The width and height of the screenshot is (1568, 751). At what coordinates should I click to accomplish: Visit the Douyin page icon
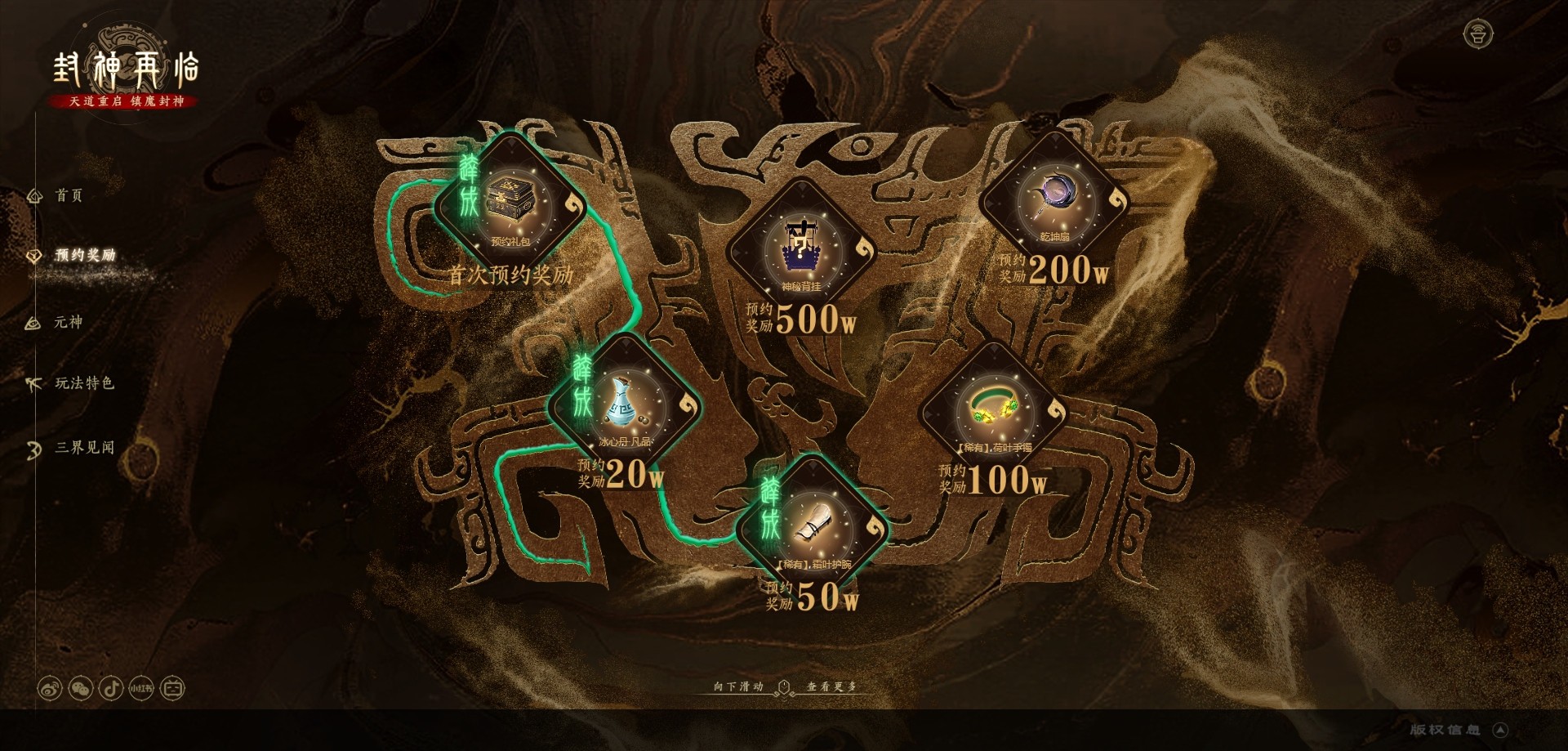tap(111, 688)
